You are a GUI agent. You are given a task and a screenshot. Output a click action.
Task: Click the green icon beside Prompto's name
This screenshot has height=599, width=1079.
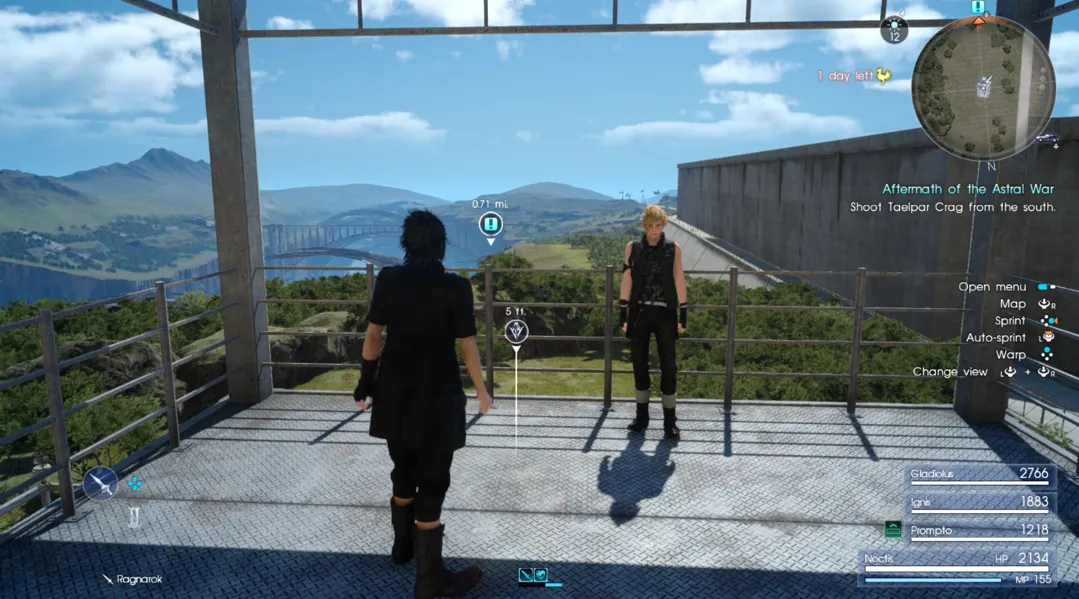click(x=893, y=530)
